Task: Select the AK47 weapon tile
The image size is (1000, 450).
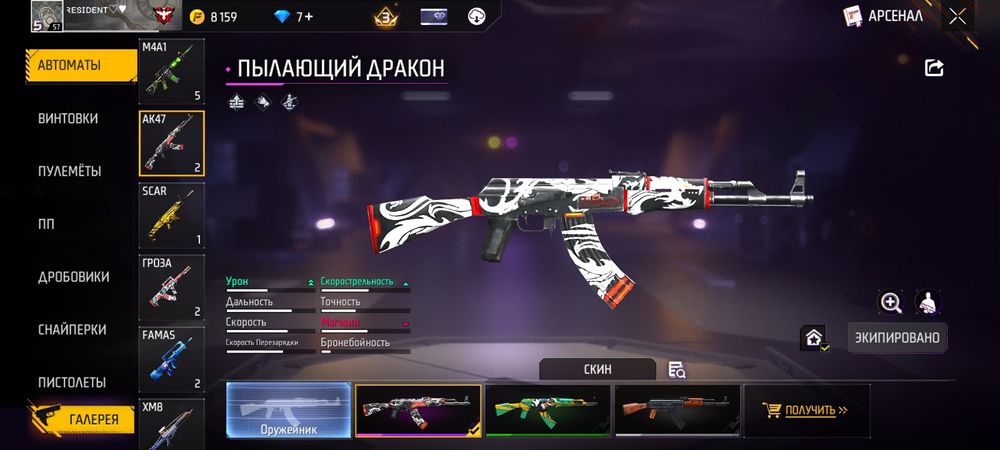Action: tap(171, 143)
